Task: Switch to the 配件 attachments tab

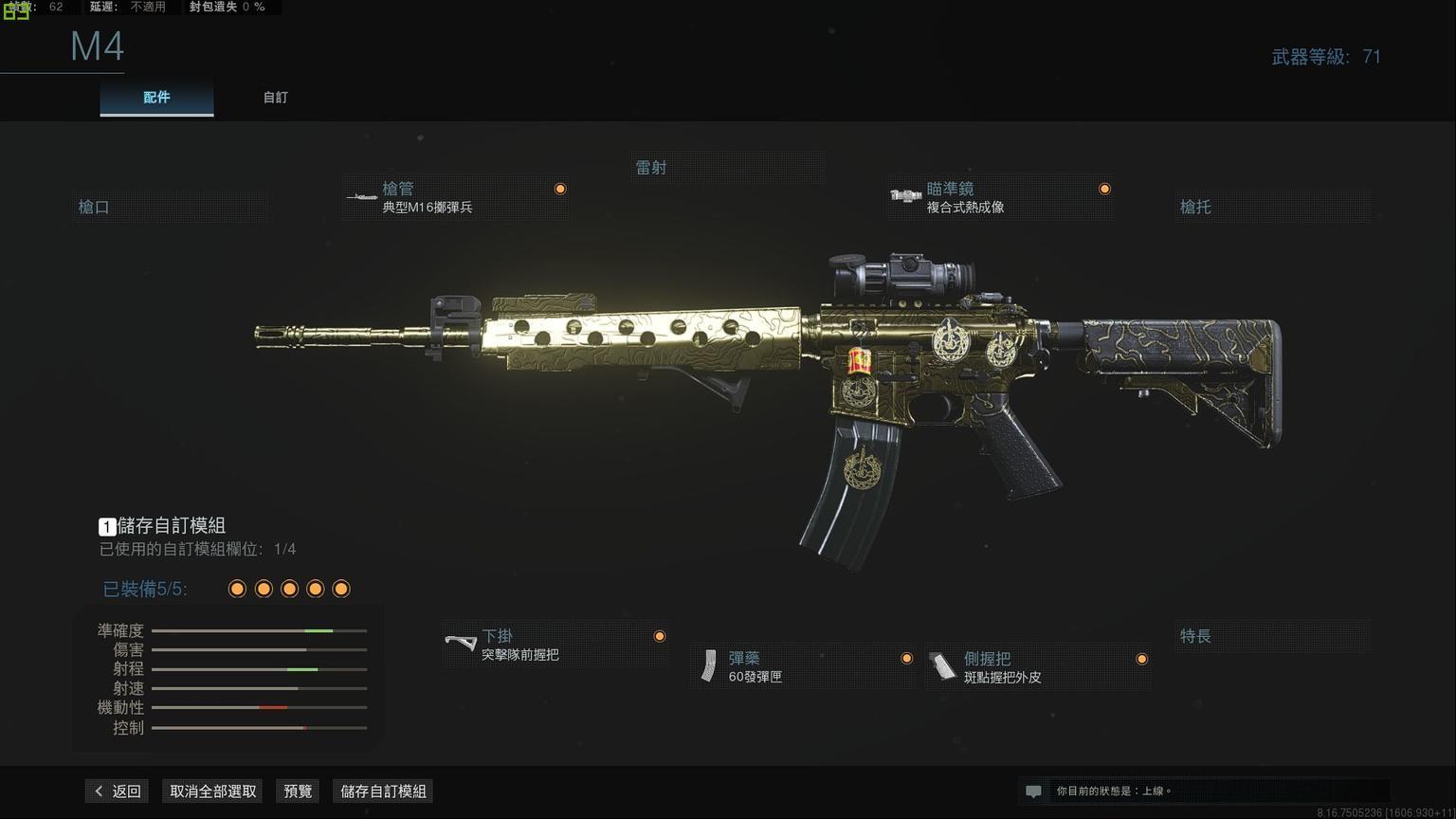Action: pyautogui.click(x=156, y=98)
